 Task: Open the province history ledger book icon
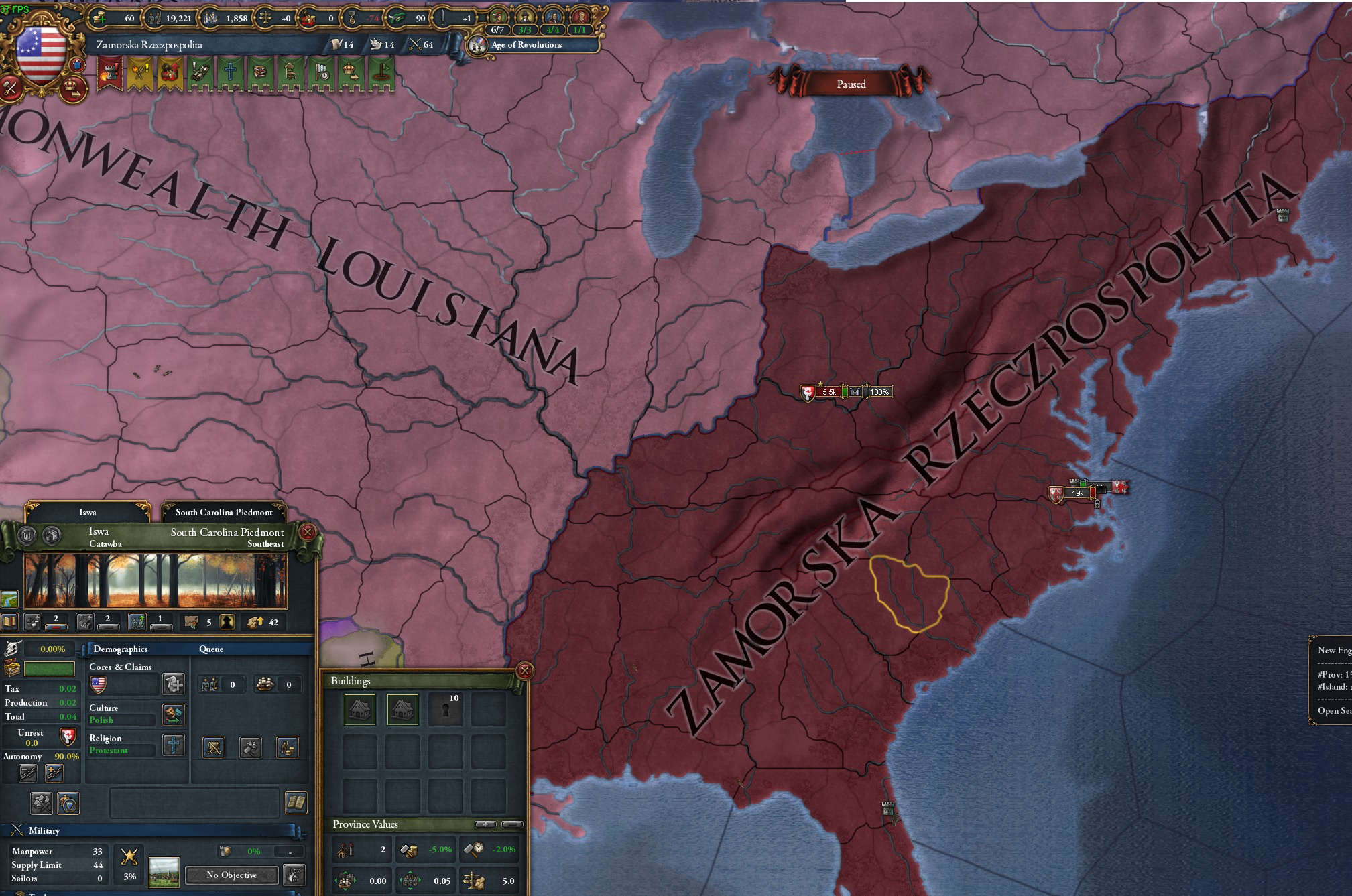point(295,804)
